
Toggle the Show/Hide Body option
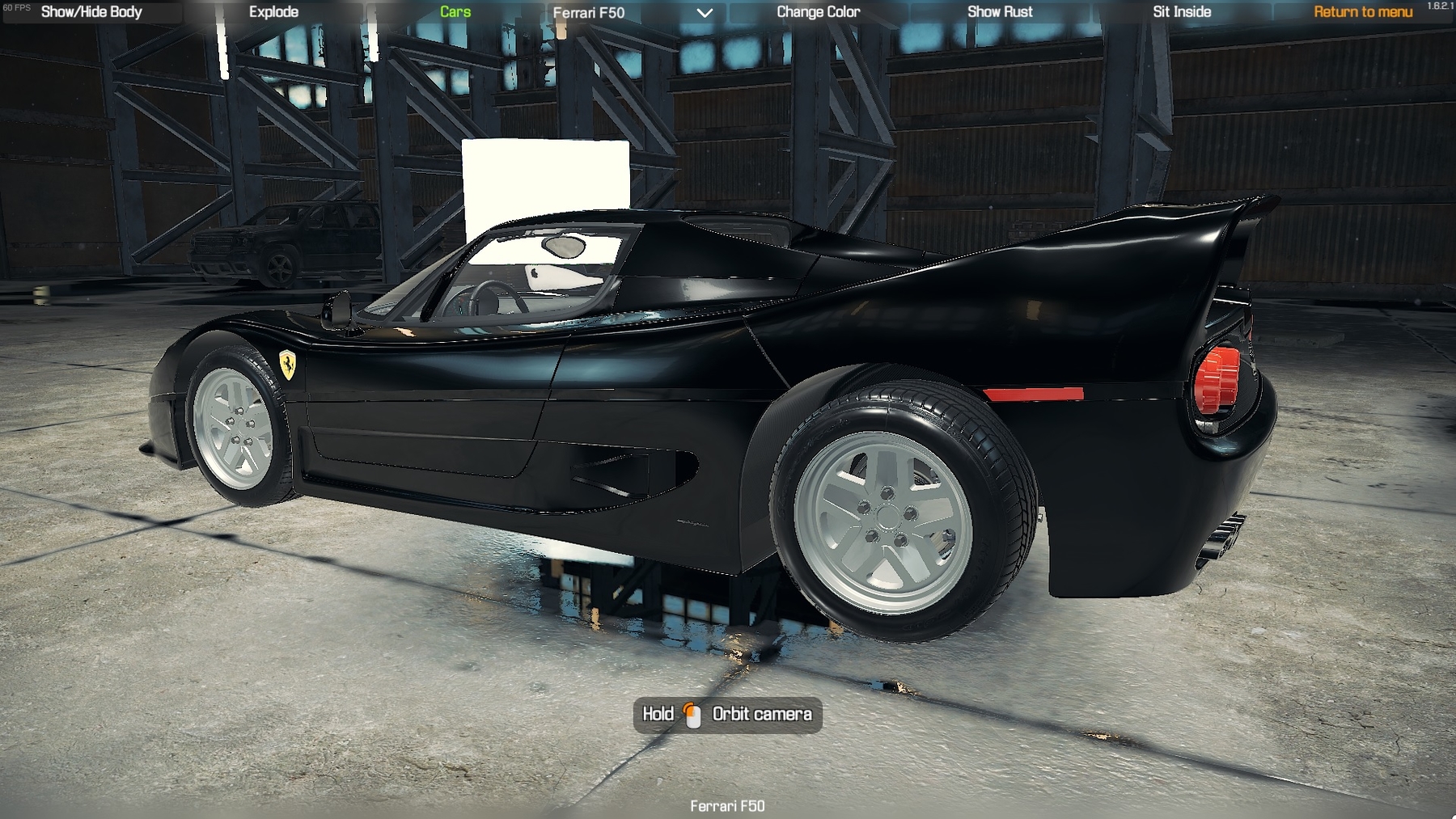(x=91, y=12)
